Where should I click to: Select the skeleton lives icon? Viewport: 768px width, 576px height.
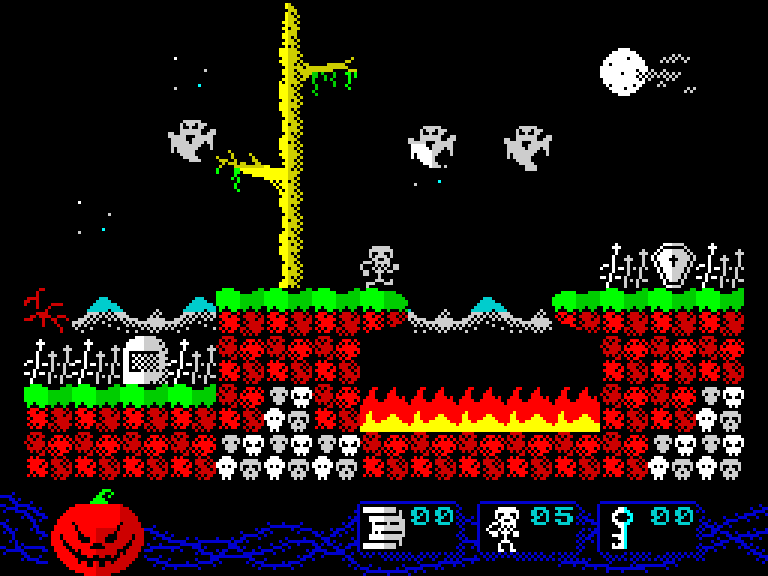tap(504, 528)
